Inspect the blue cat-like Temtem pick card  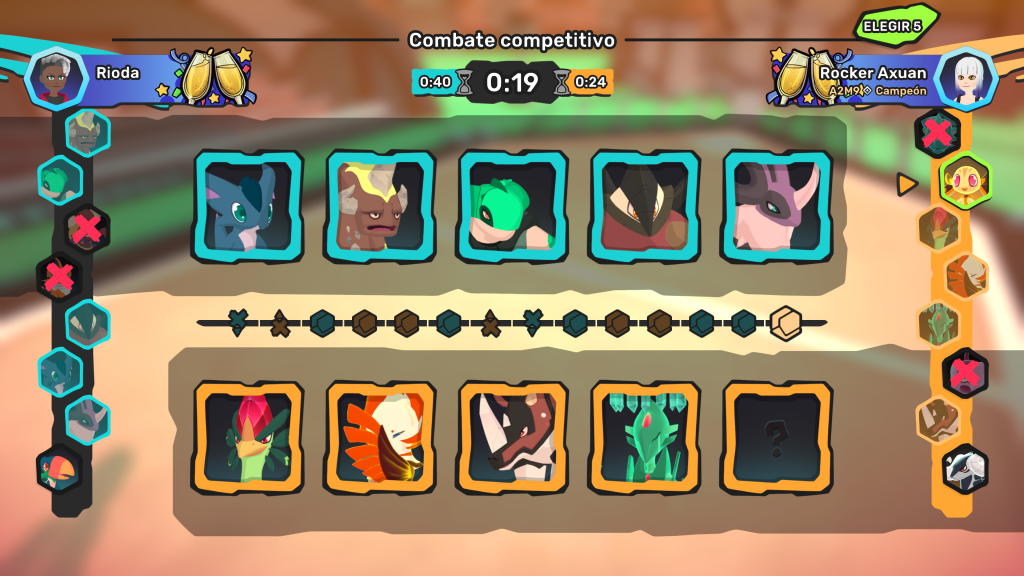(249, 207)
